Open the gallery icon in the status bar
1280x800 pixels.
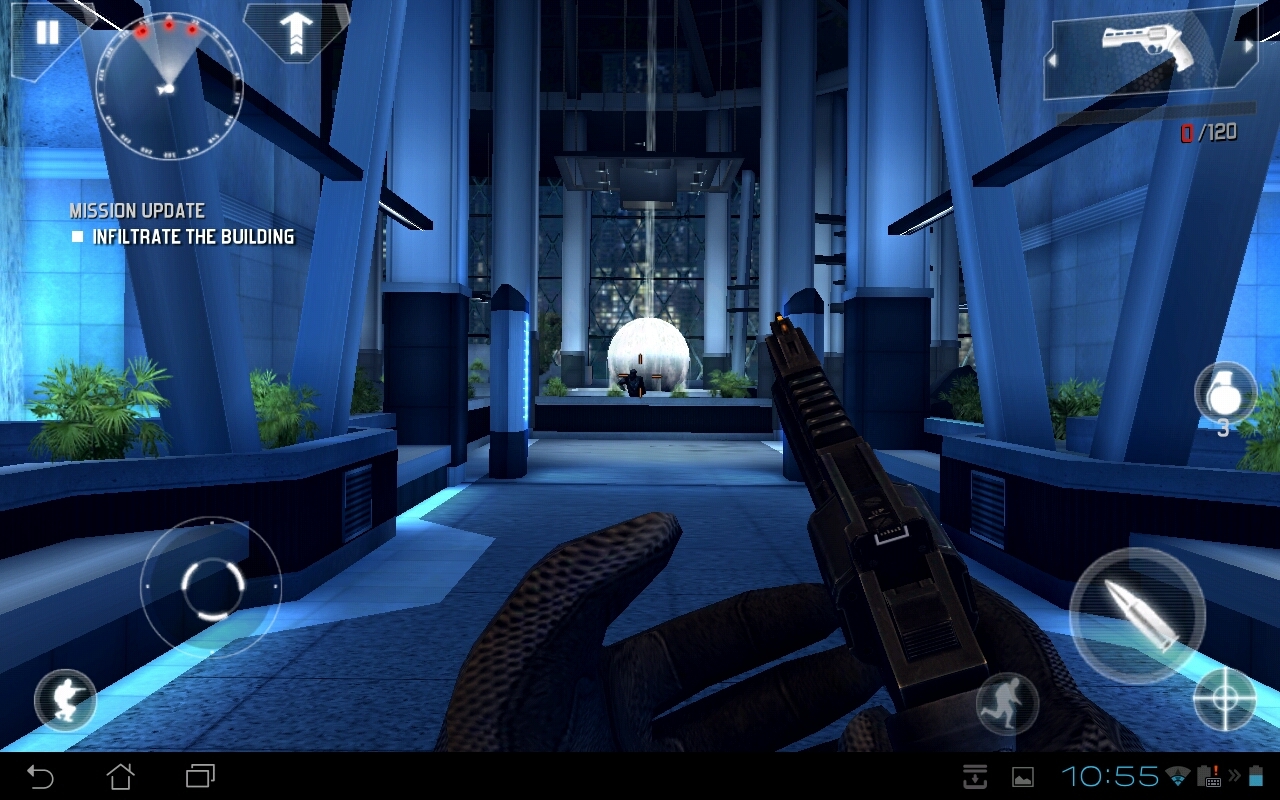pyautogui.click(x=1024, y=776)
